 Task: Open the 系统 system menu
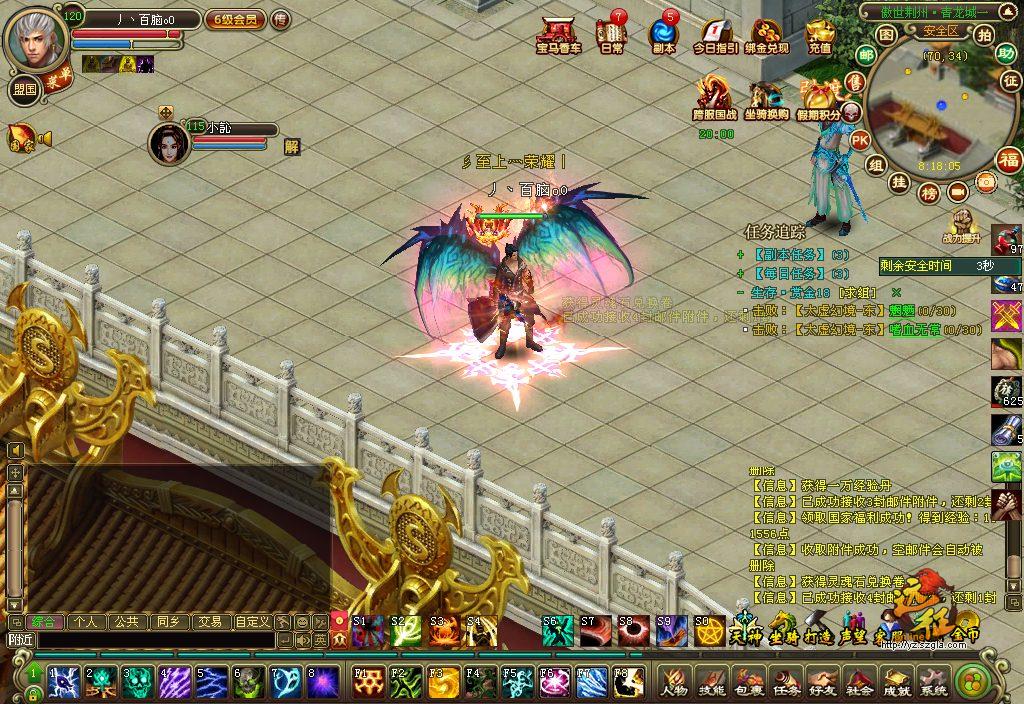933,683
